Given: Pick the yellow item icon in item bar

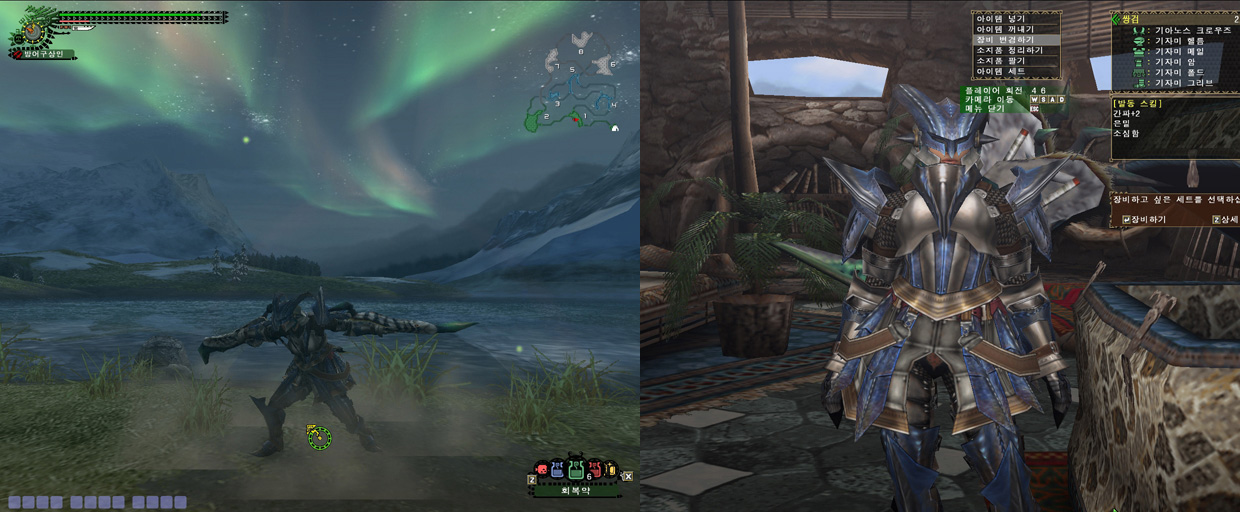Looking at the screenshot, I should tap(610, 469).
